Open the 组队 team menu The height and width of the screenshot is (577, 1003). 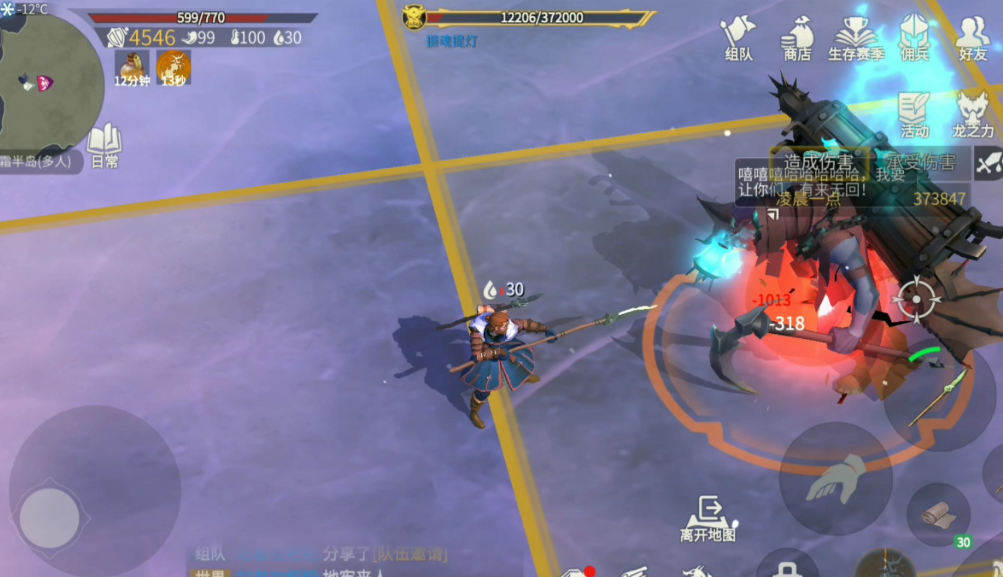click(x=738, y=38)
